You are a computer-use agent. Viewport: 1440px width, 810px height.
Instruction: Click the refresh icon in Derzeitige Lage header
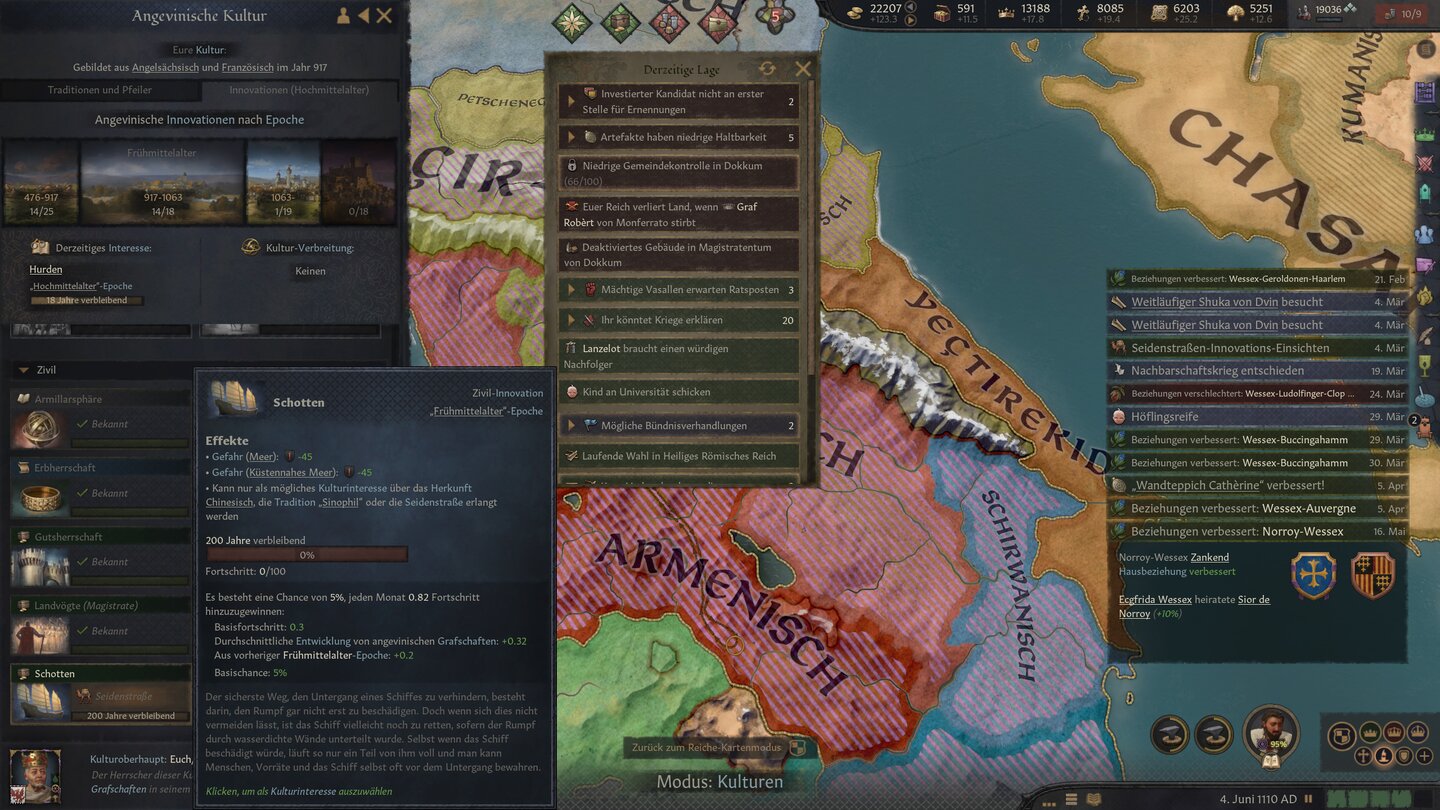pyautogui.click(x=766, y=68)
